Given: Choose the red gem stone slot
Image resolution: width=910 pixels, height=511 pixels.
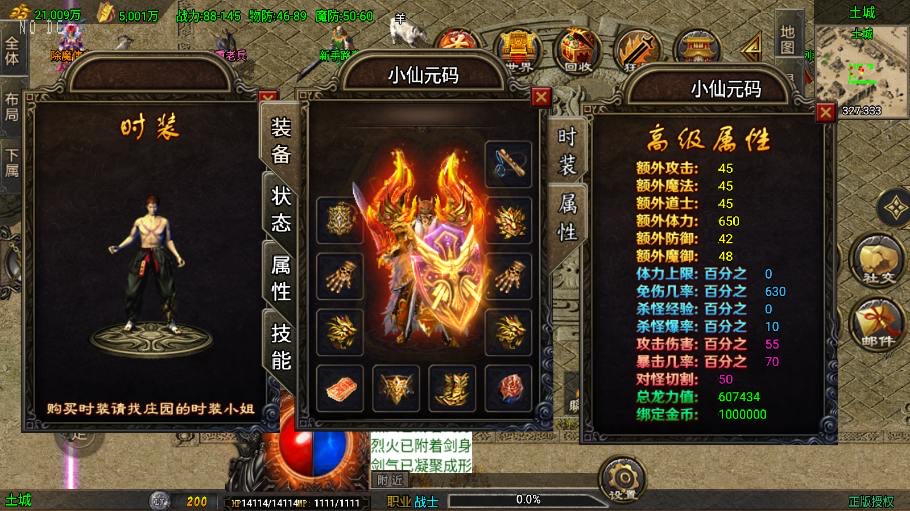Looking at the screenshot, I should 509,388.
